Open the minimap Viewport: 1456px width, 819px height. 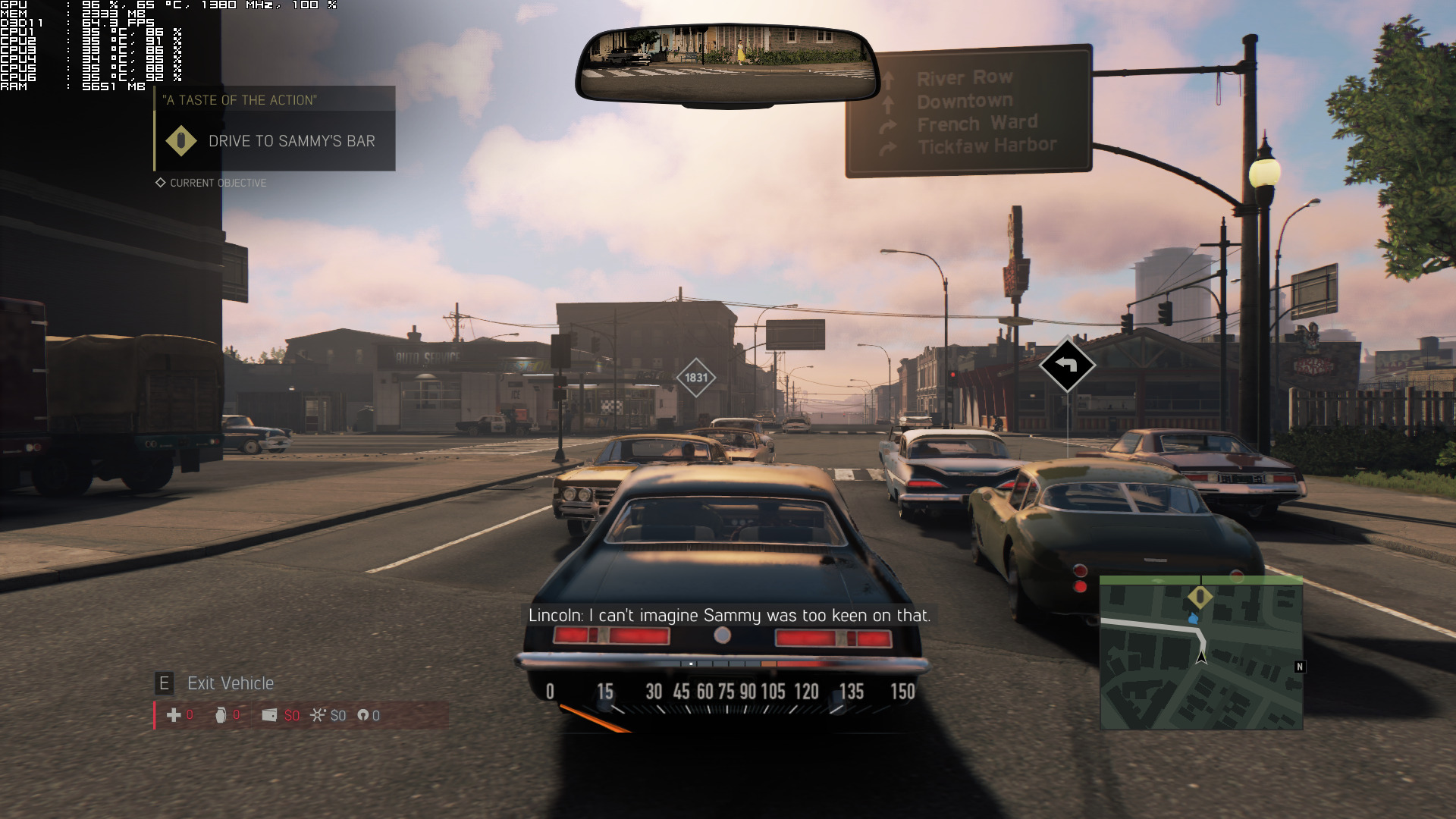[x=1201, y=654]
